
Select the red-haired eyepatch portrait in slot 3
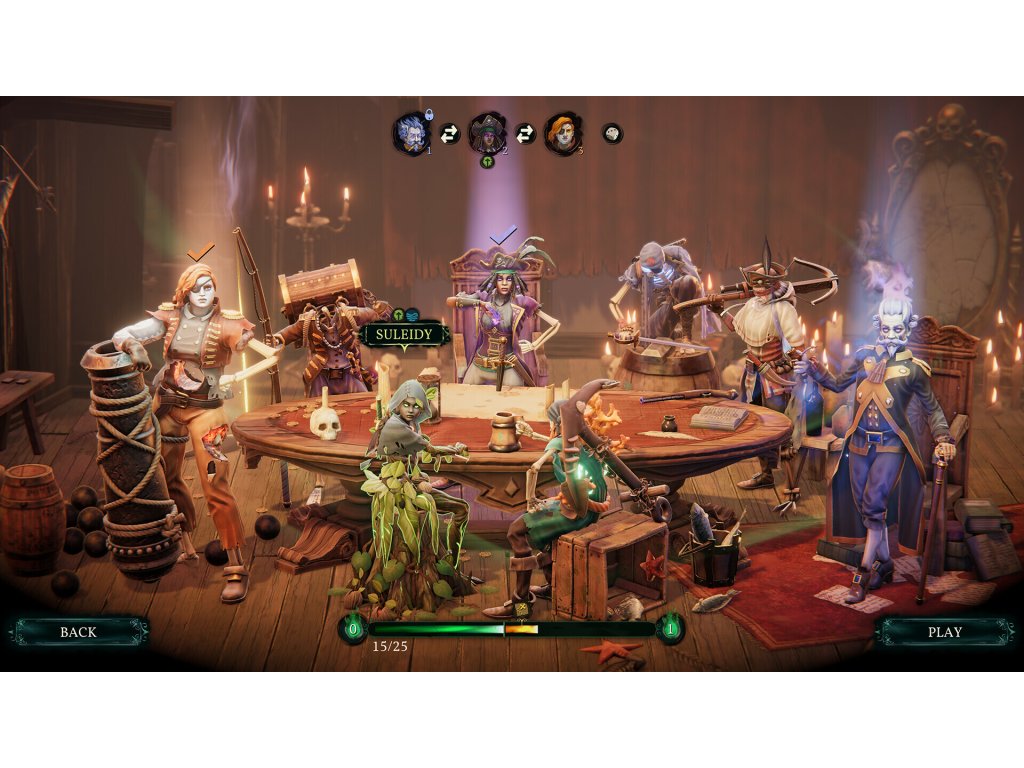tap(562, 133)
